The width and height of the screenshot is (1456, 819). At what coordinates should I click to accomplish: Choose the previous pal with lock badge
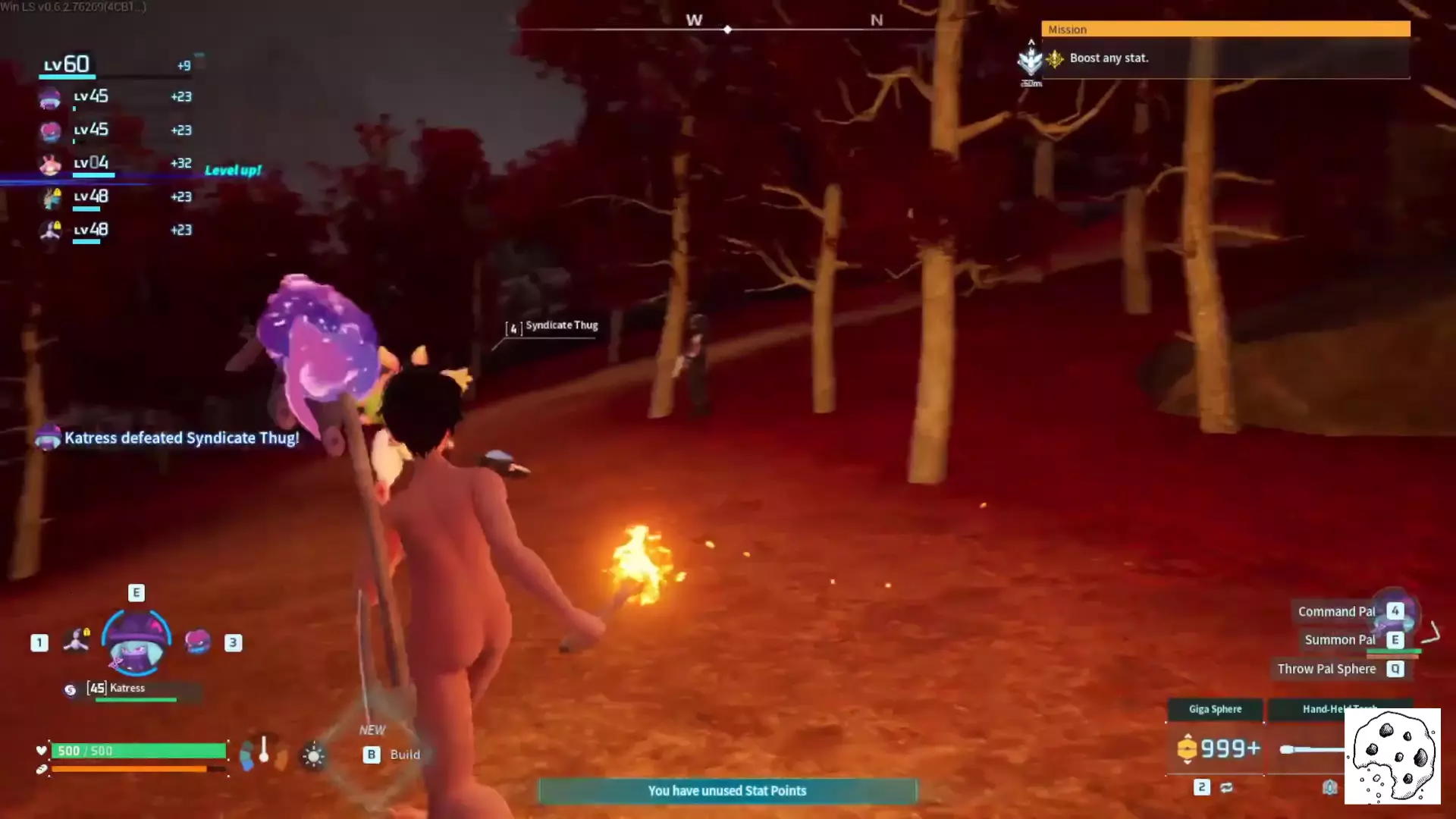pyautogui.click(x=77, y=641)
